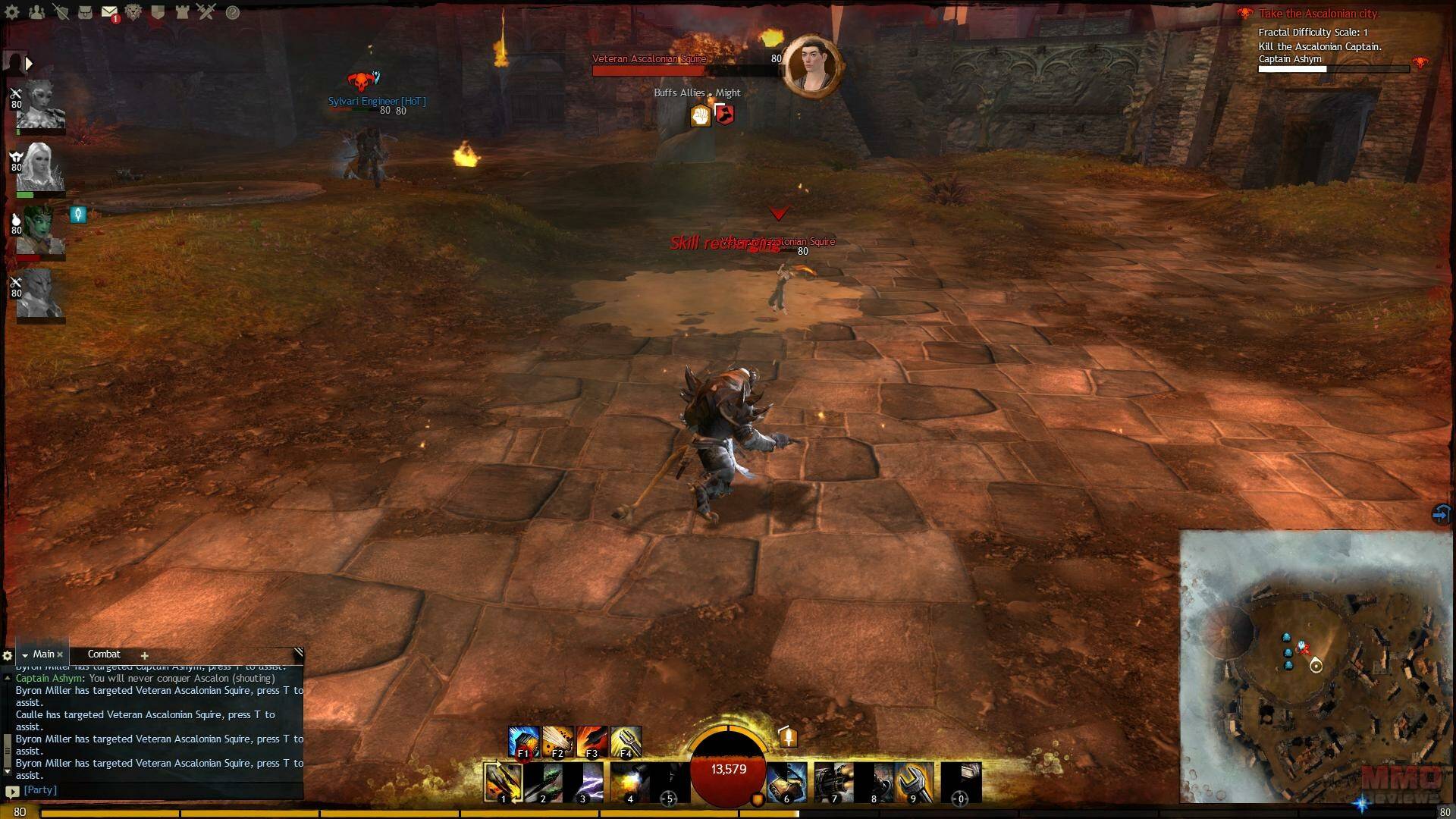Click the minimap
Image resolution: width=1456 pixels, height=819 pixels.
point(1316,666)
